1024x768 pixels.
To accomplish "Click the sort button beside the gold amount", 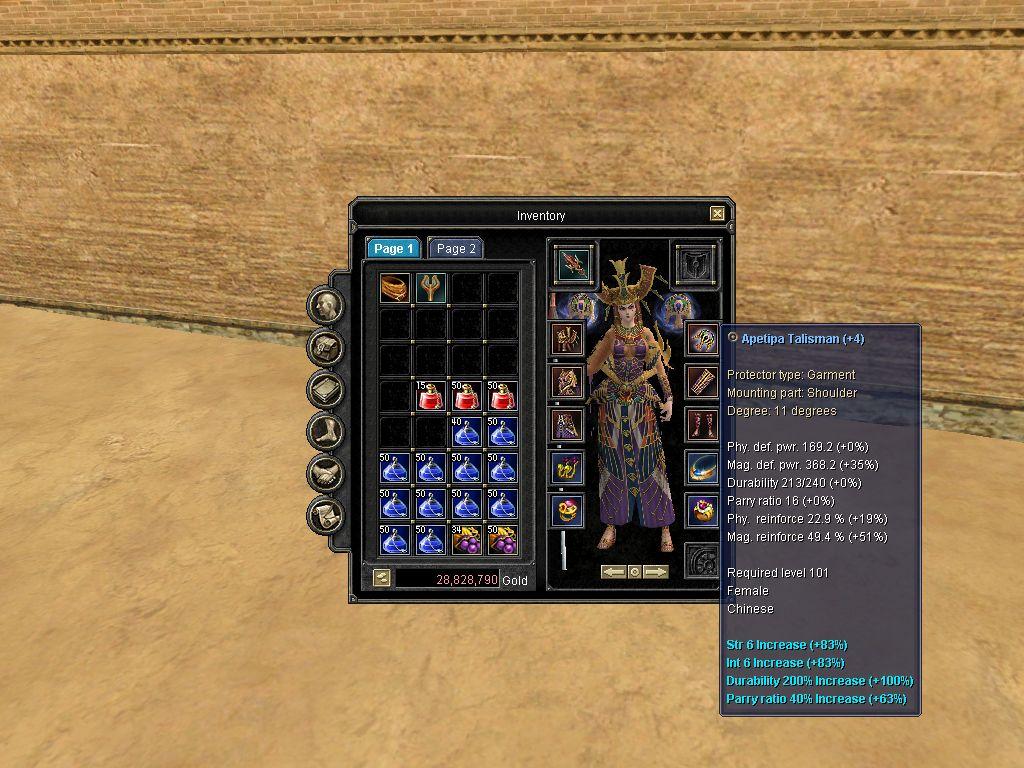I will tap(381, 578).
